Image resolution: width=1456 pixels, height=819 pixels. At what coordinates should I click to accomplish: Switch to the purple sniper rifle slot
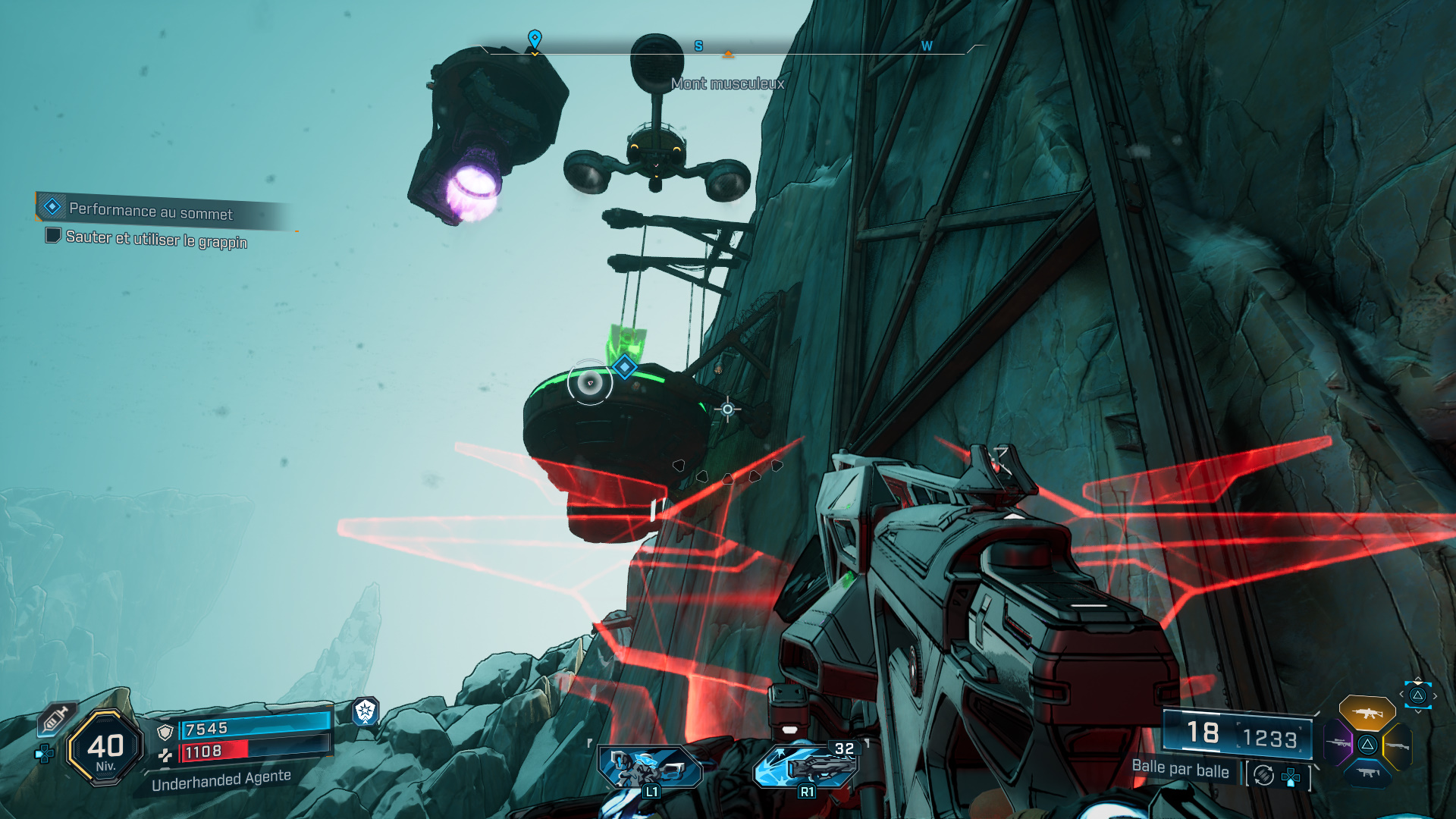[x=1338, y=743]
